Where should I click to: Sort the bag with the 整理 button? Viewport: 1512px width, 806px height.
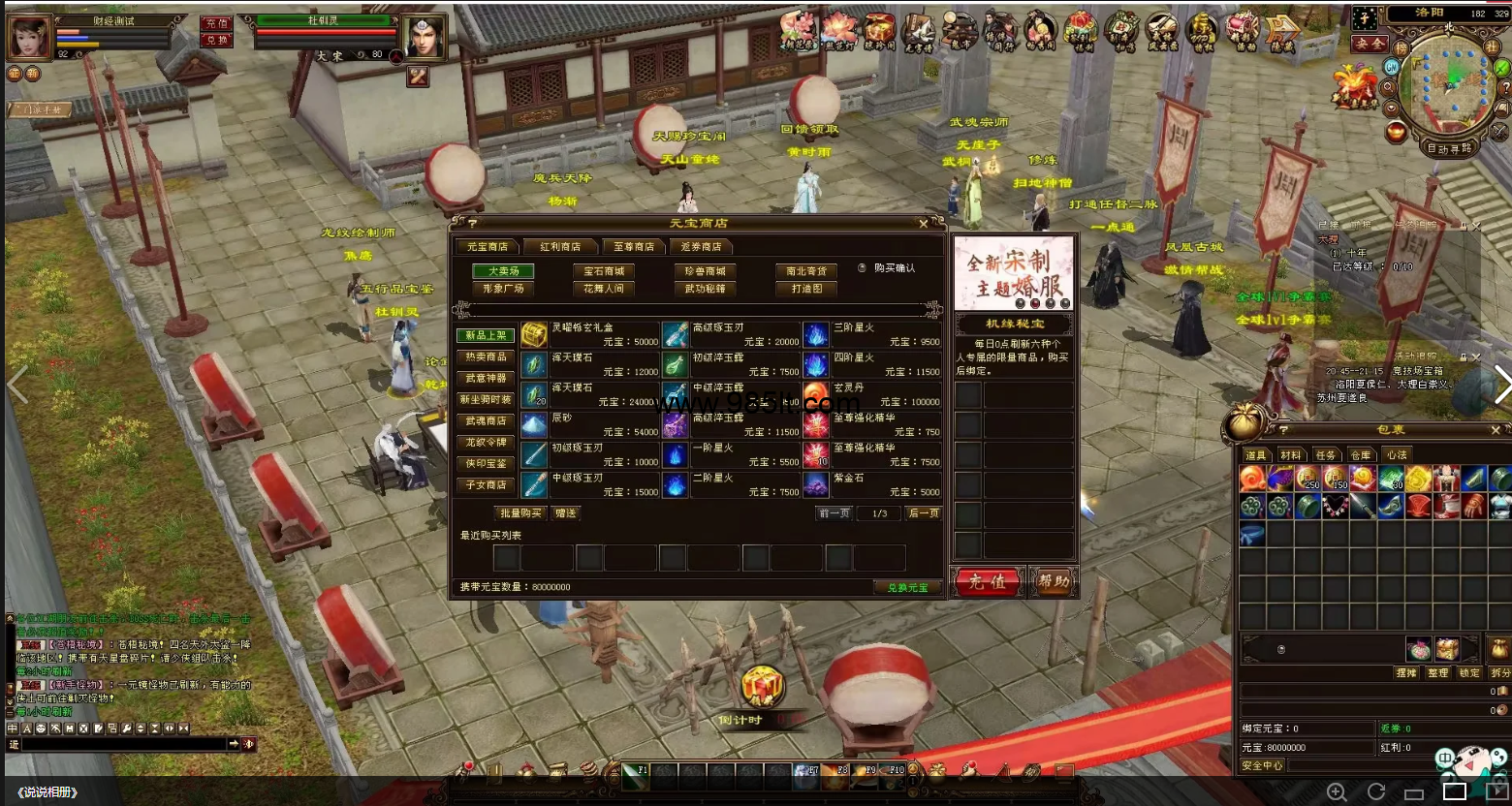(x=1437, y=672)
